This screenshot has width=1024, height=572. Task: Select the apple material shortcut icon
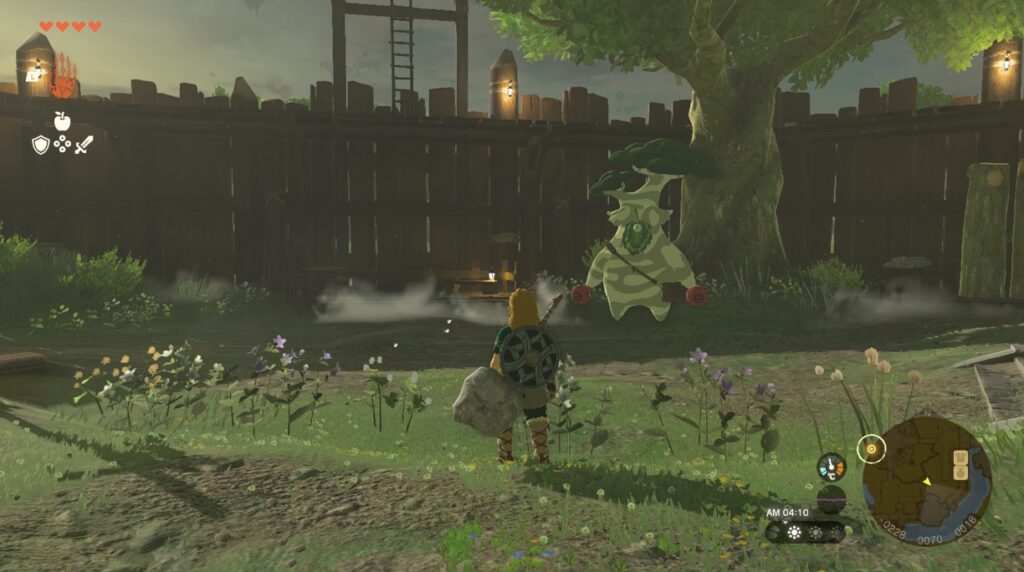tap(62, 120)
